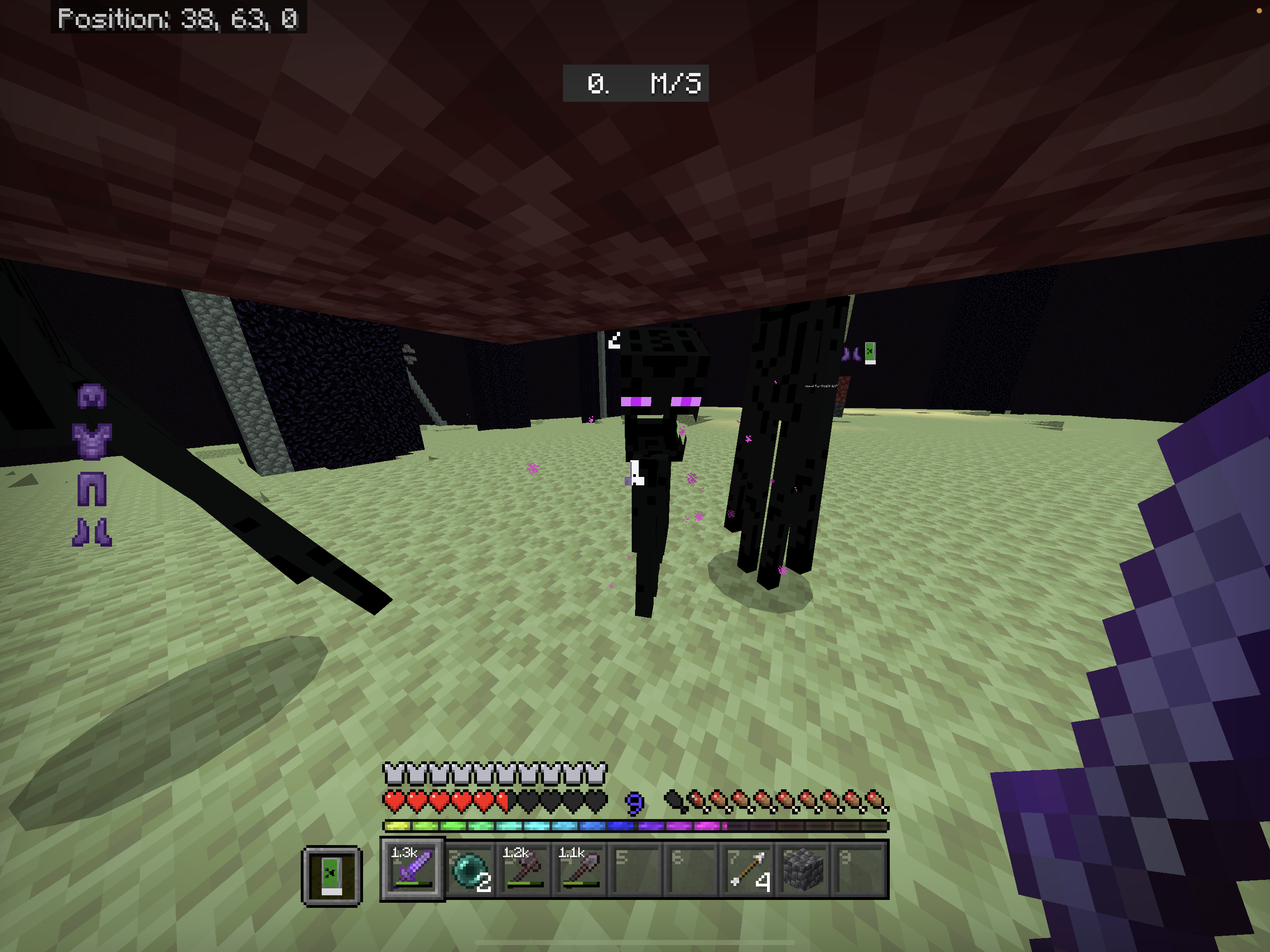Equip the netherite shovel from the hotbar

click(x=581, y=869)
